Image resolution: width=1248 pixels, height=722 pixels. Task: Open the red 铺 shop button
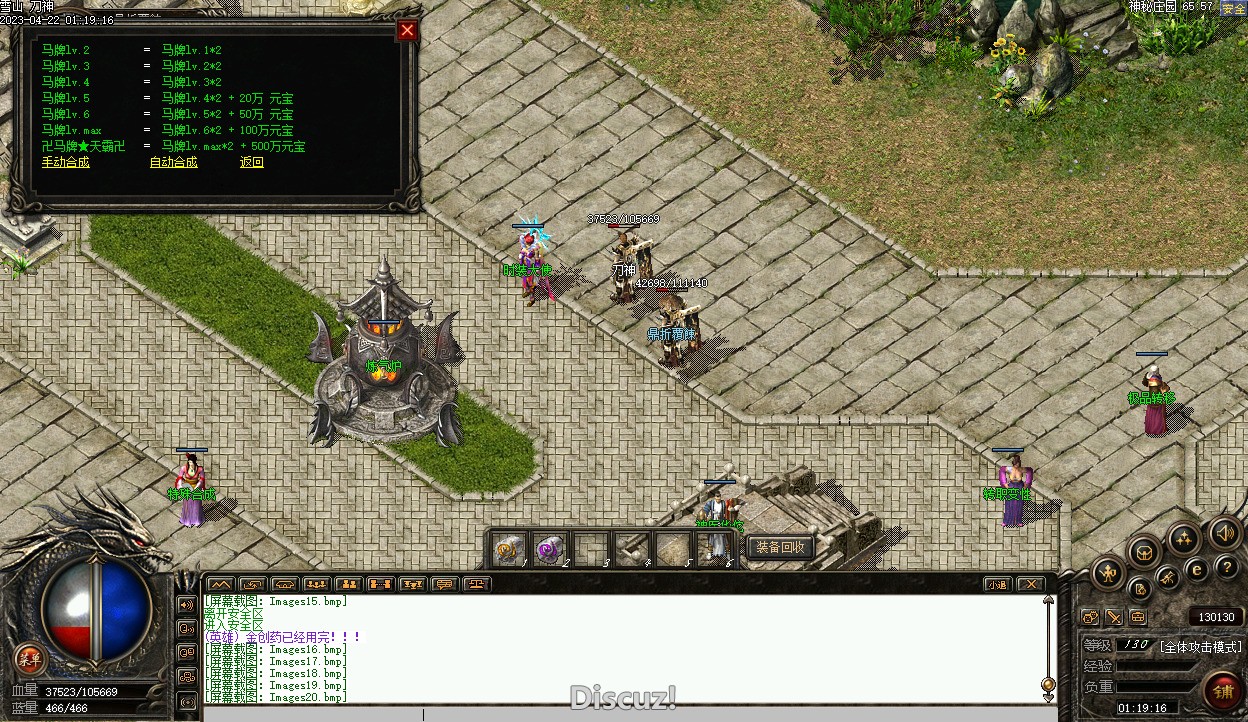tap(1222, 690)
